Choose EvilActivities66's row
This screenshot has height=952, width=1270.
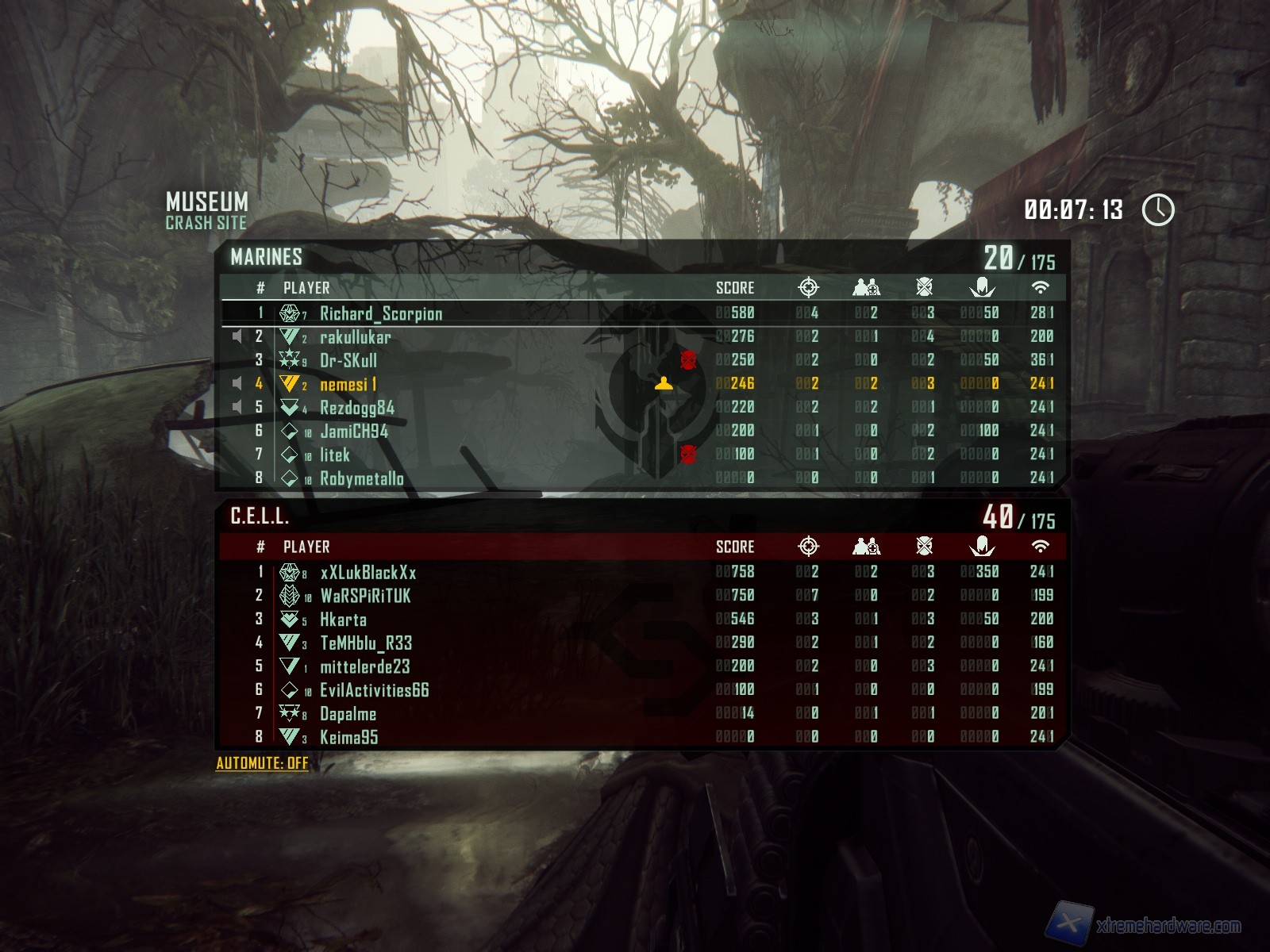(374, 690)
